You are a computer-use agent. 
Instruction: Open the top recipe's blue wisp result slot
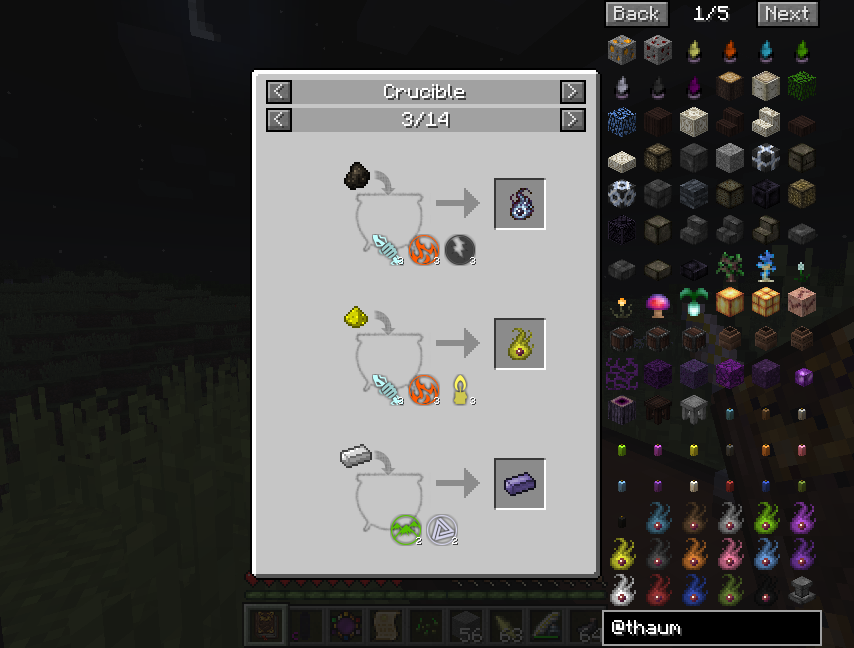[x=520, y=204]
